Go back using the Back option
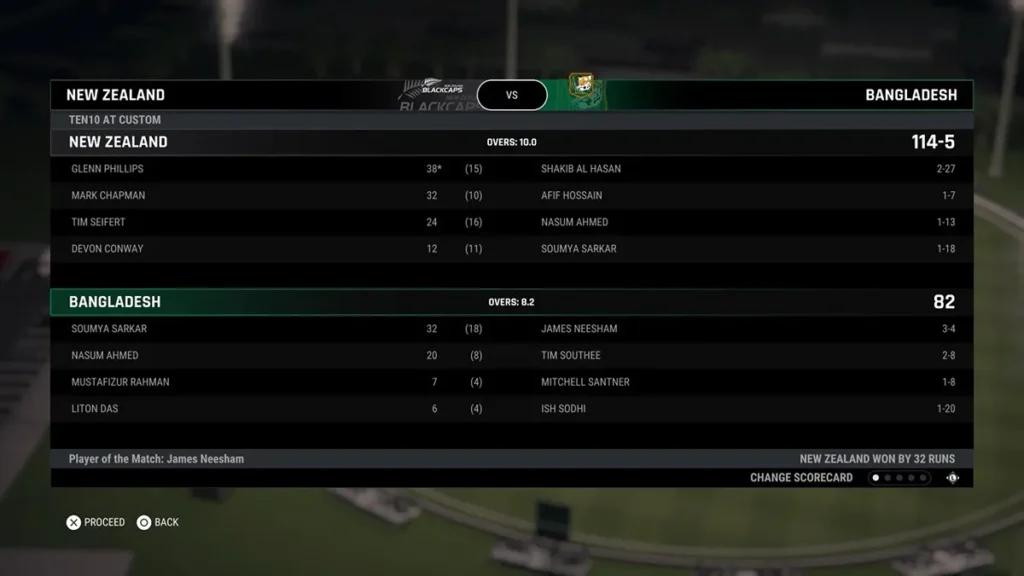The height and width of the screenshot is (576, 1024). tap(158, 522)
